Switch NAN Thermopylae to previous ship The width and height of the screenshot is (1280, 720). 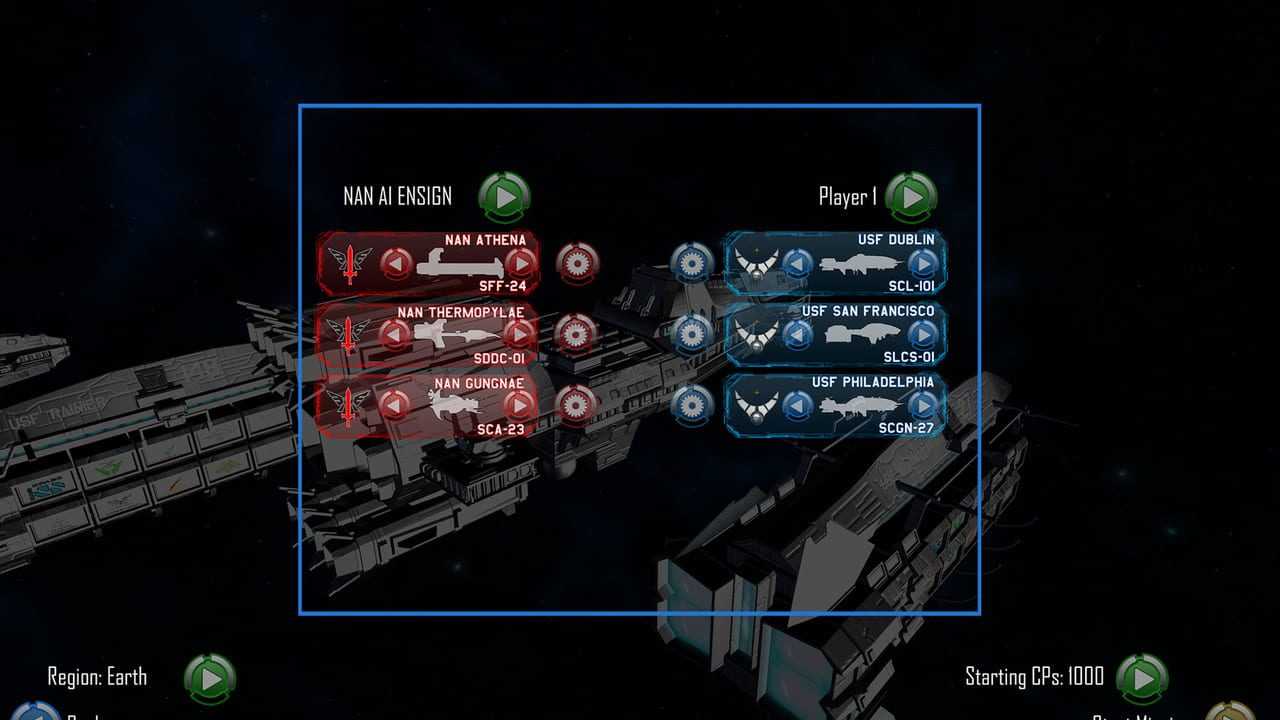pyautogui.click(x=397, y=334)
